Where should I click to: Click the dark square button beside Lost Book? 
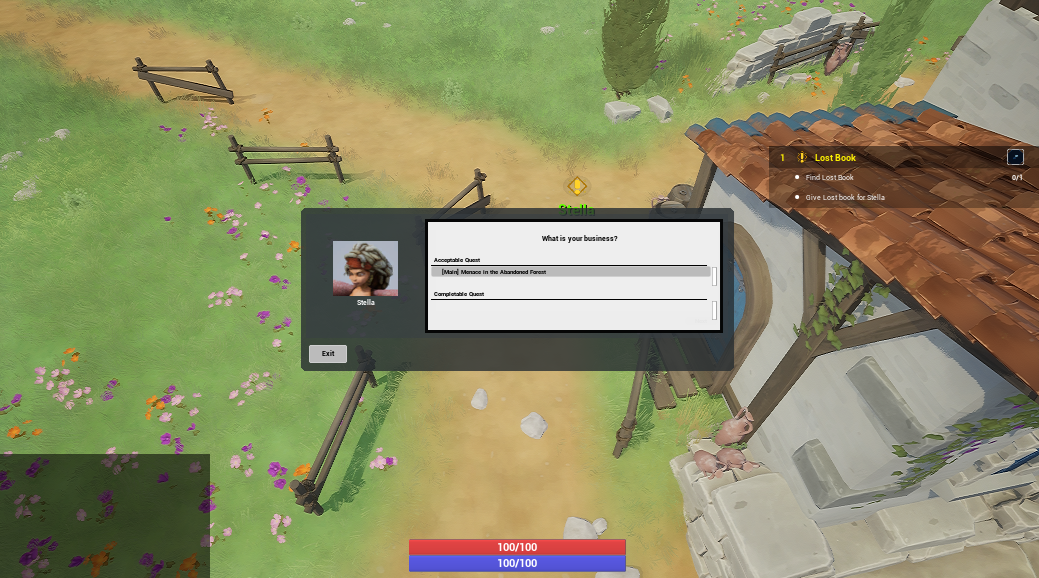pos(1015,157)
